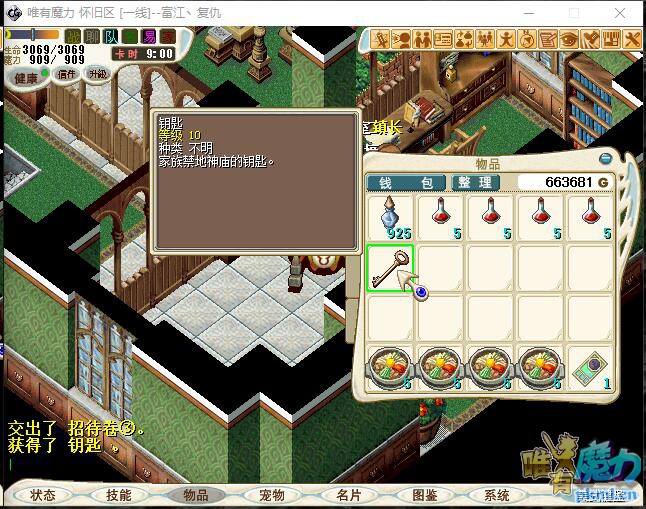Select the key item in the inventory
The height and width of the screenshot is (509, 646).
click(389, 268)
